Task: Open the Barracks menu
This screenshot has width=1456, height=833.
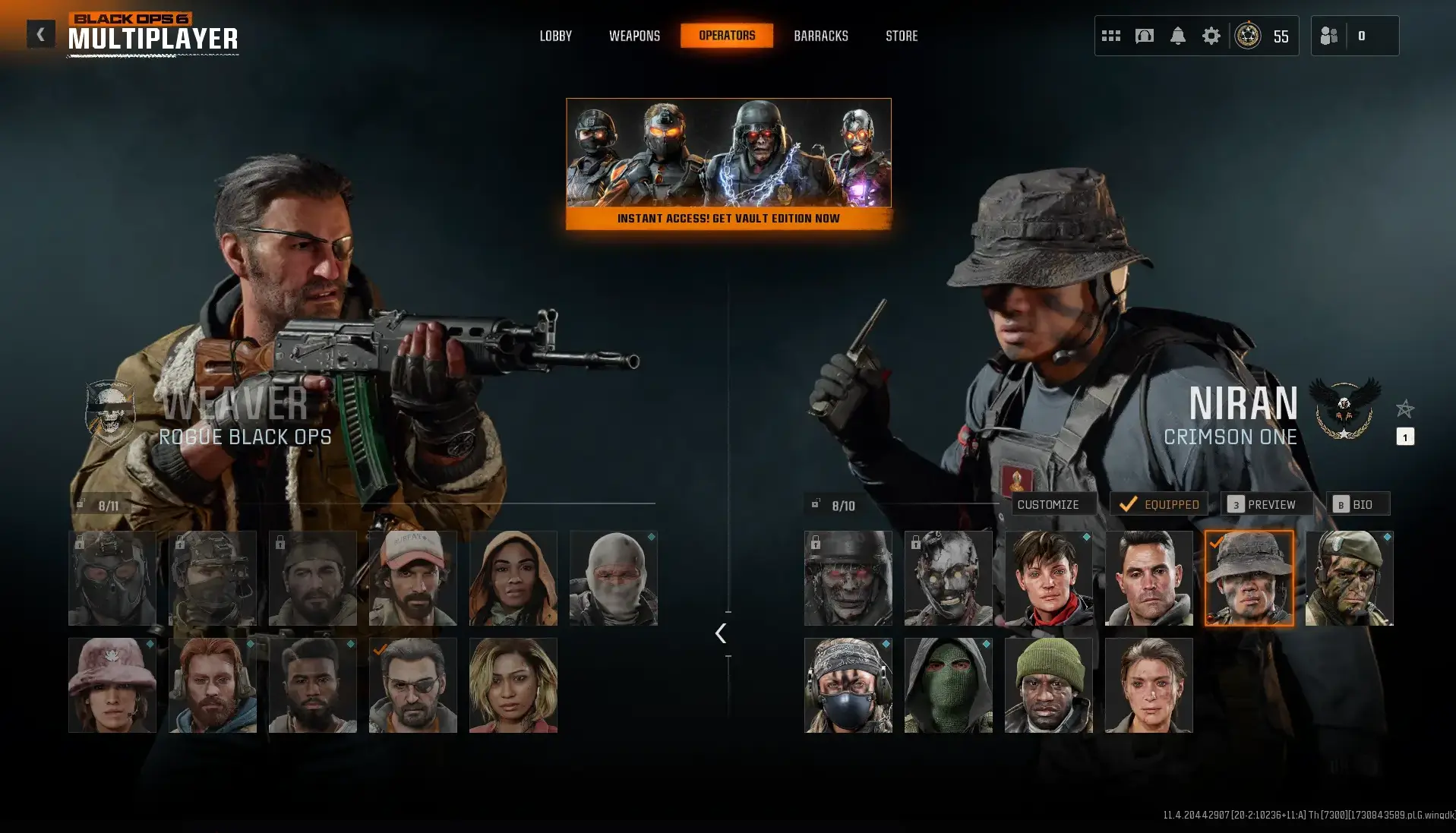Action: [x=820, y=35]
